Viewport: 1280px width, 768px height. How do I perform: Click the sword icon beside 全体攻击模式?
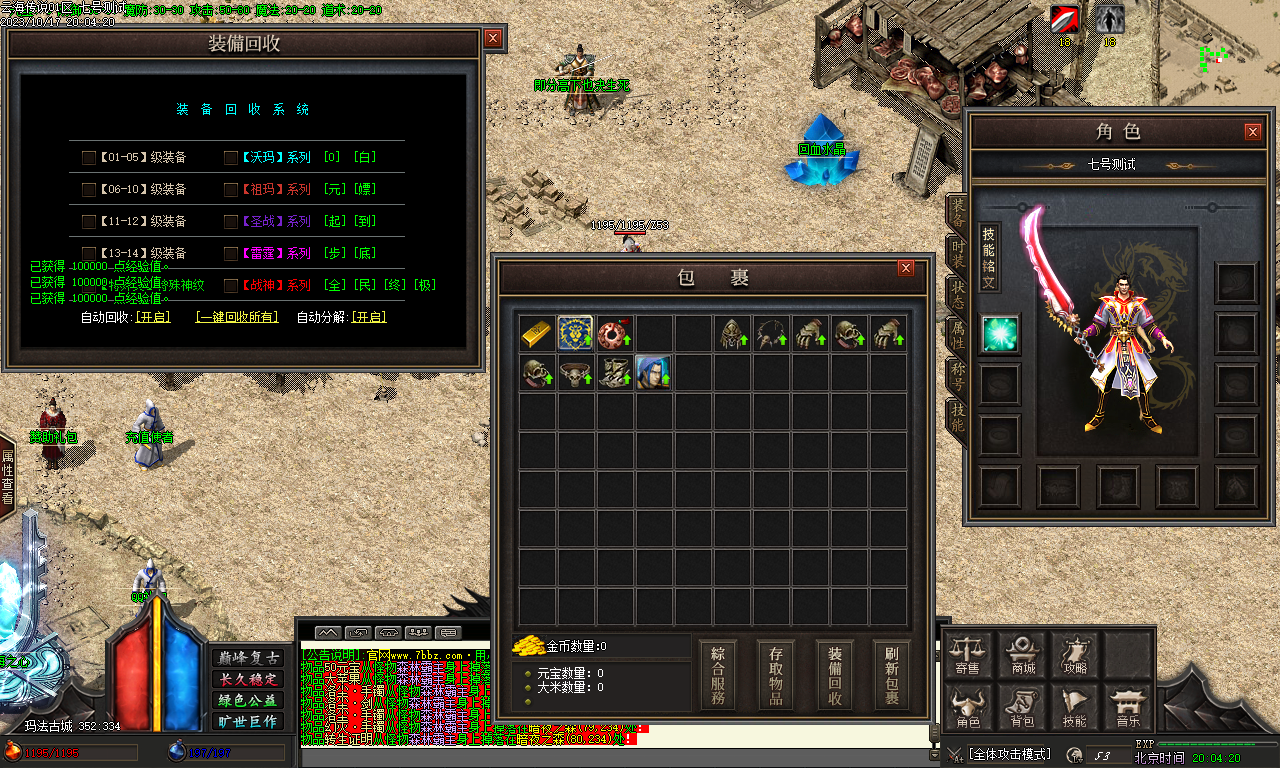coord(957,752)
